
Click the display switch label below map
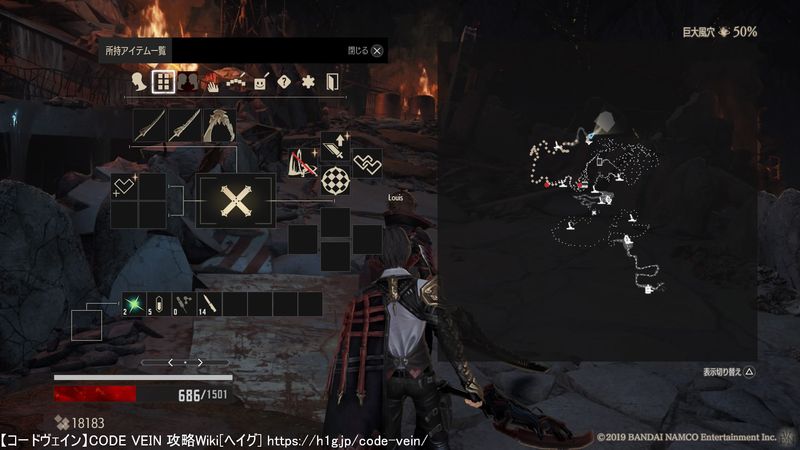click(x=729, y=372)
